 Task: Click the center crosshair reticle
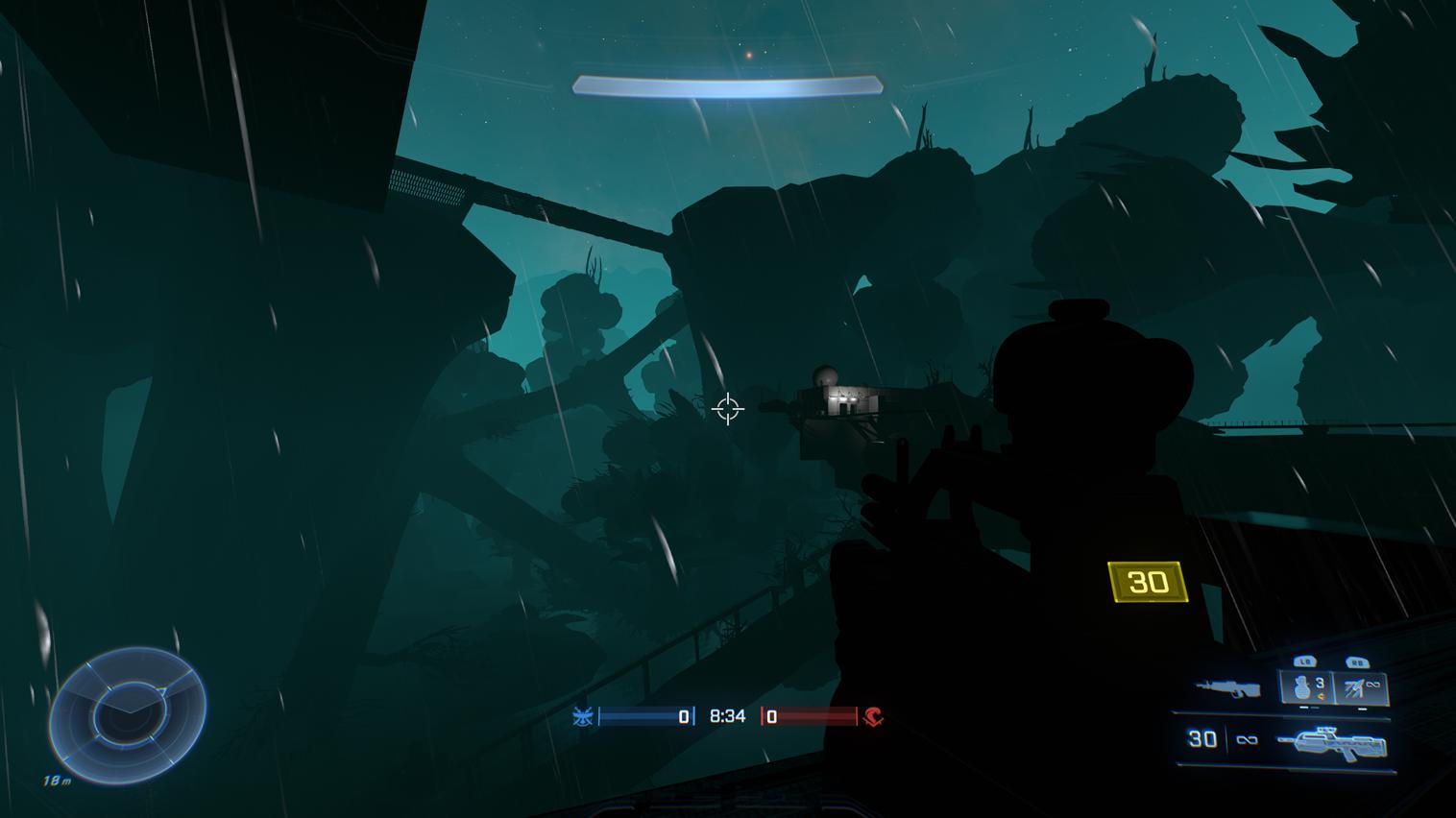point(727,410)
